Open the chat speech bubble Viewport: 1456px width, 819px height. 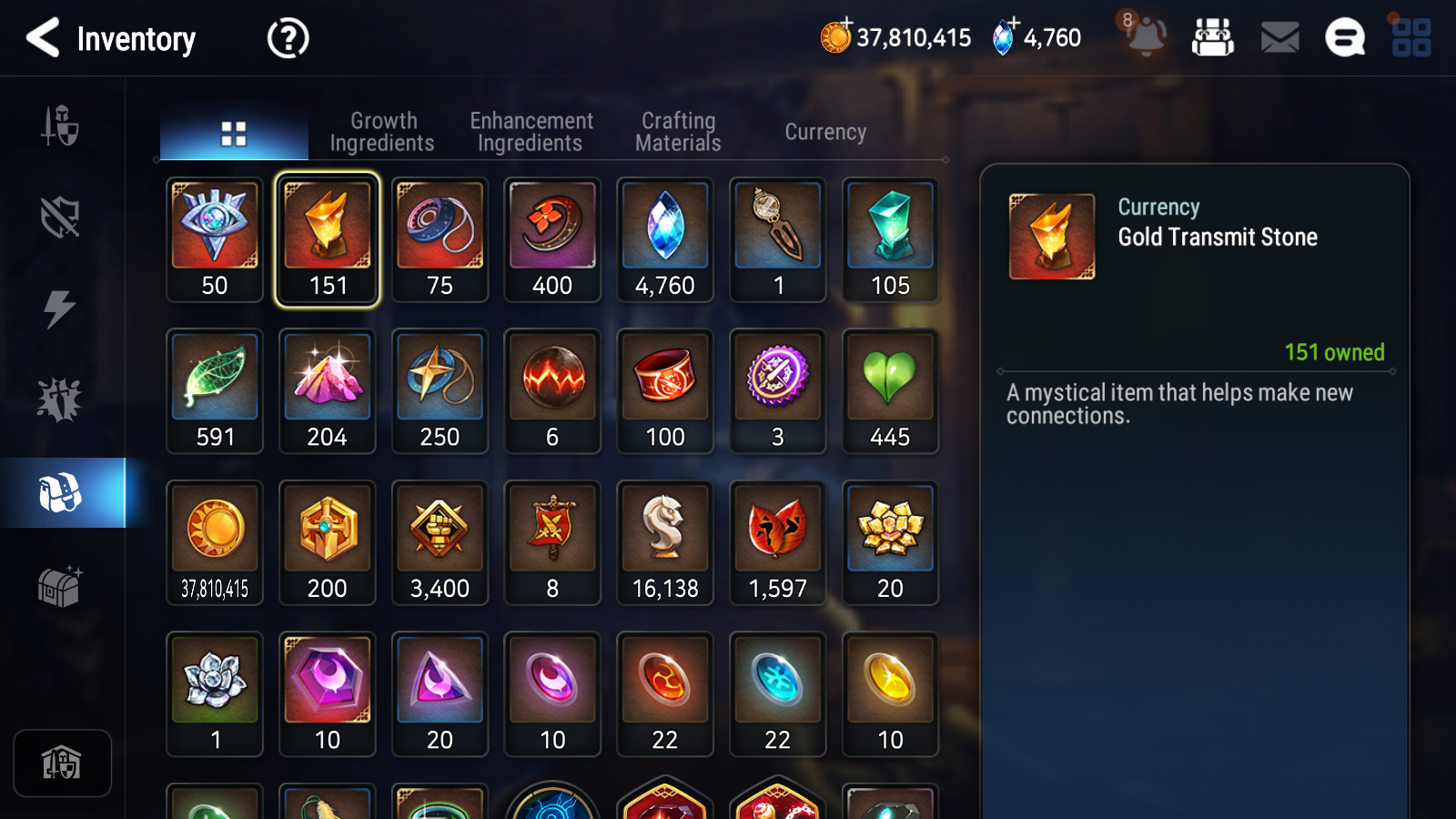click(1345, 37)
